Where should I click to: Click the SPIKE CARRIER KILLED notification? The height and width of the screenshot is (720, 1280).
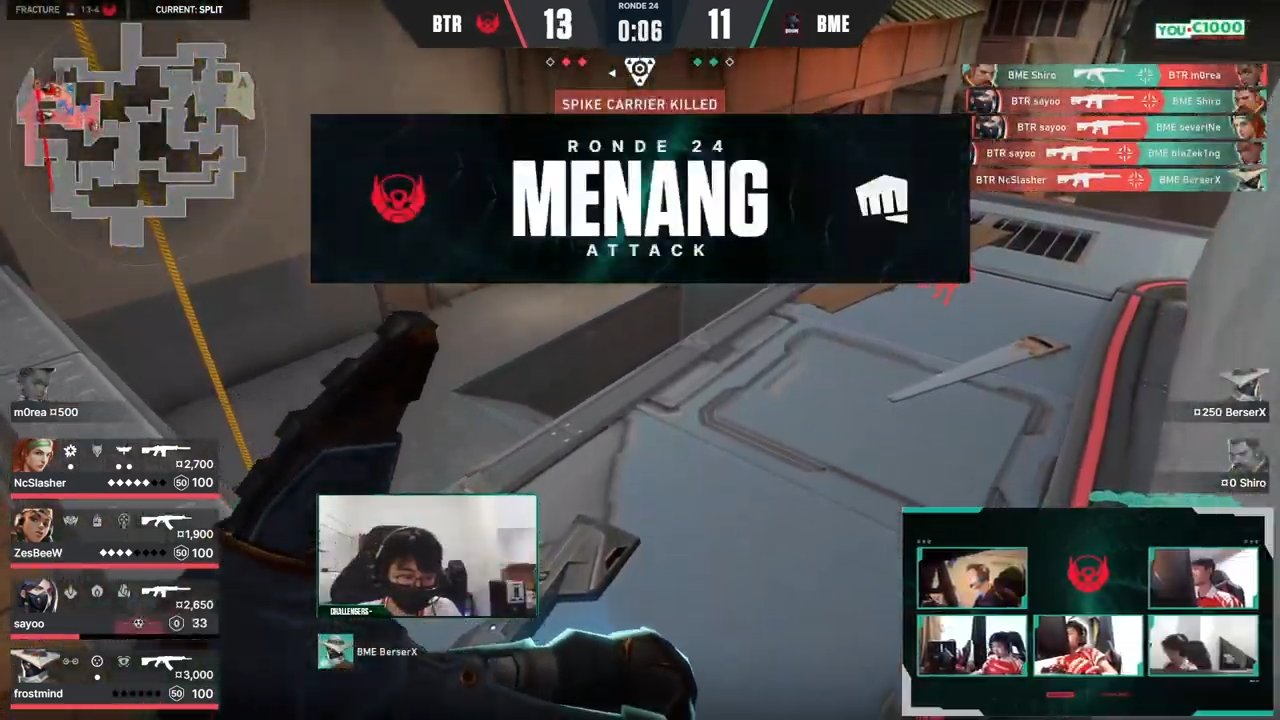[x=639, y=104]
